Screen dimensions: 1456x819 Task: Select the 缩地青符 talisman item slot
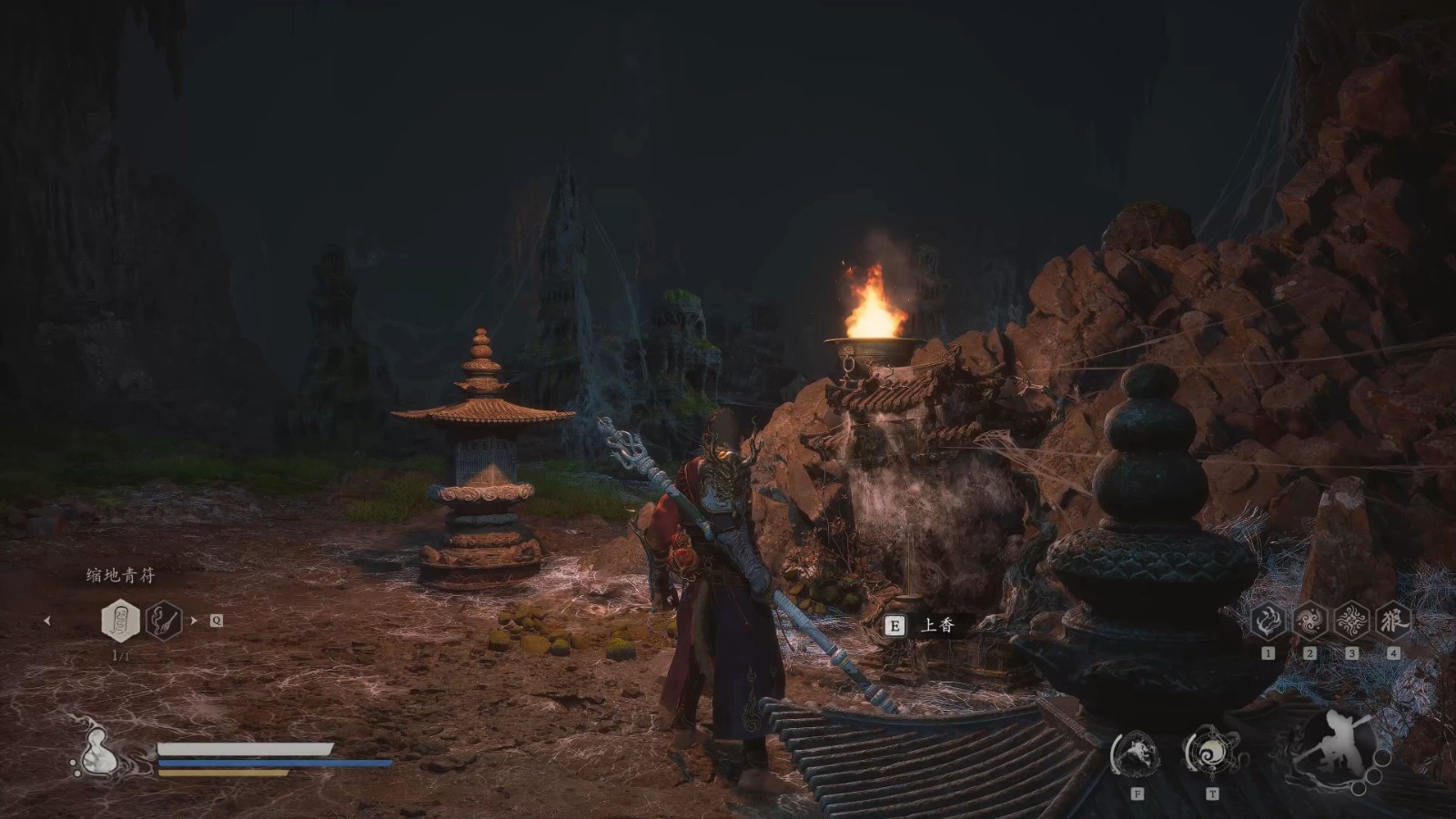coord(120,621)
